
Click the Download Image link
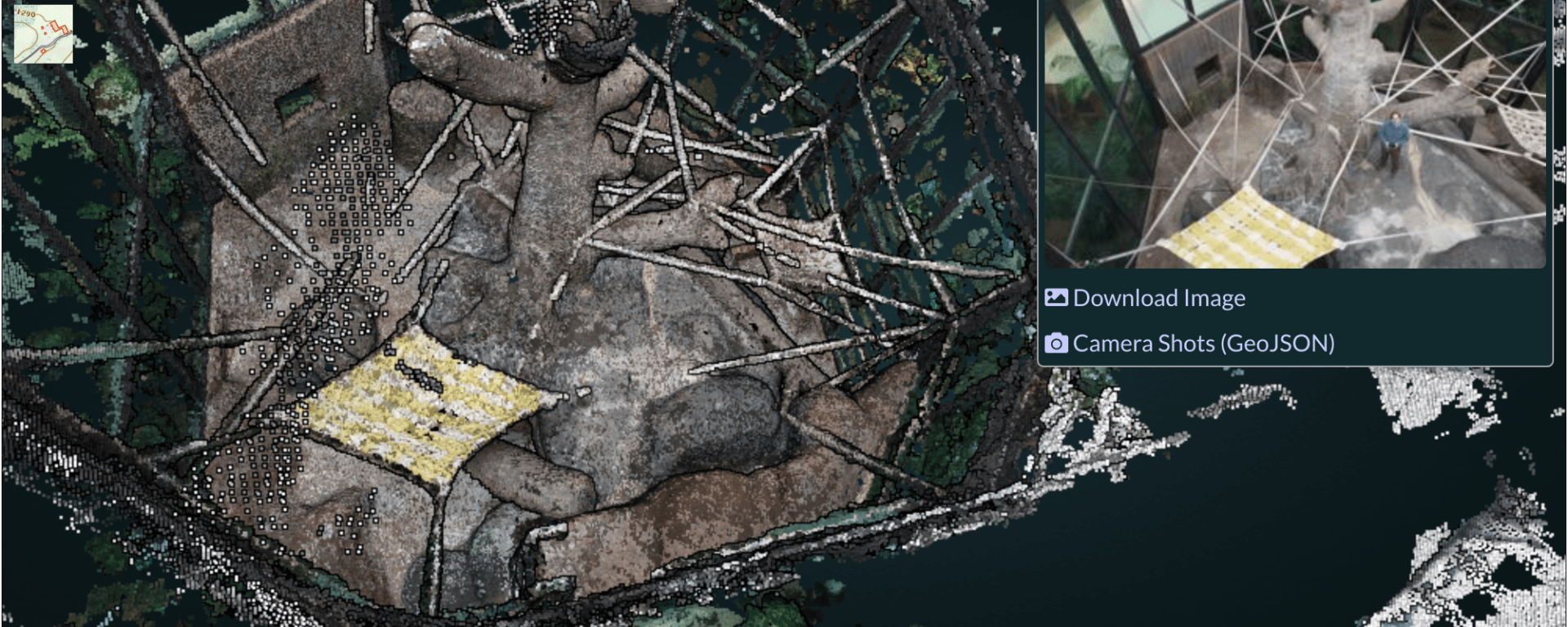[x=1158, y=299]
